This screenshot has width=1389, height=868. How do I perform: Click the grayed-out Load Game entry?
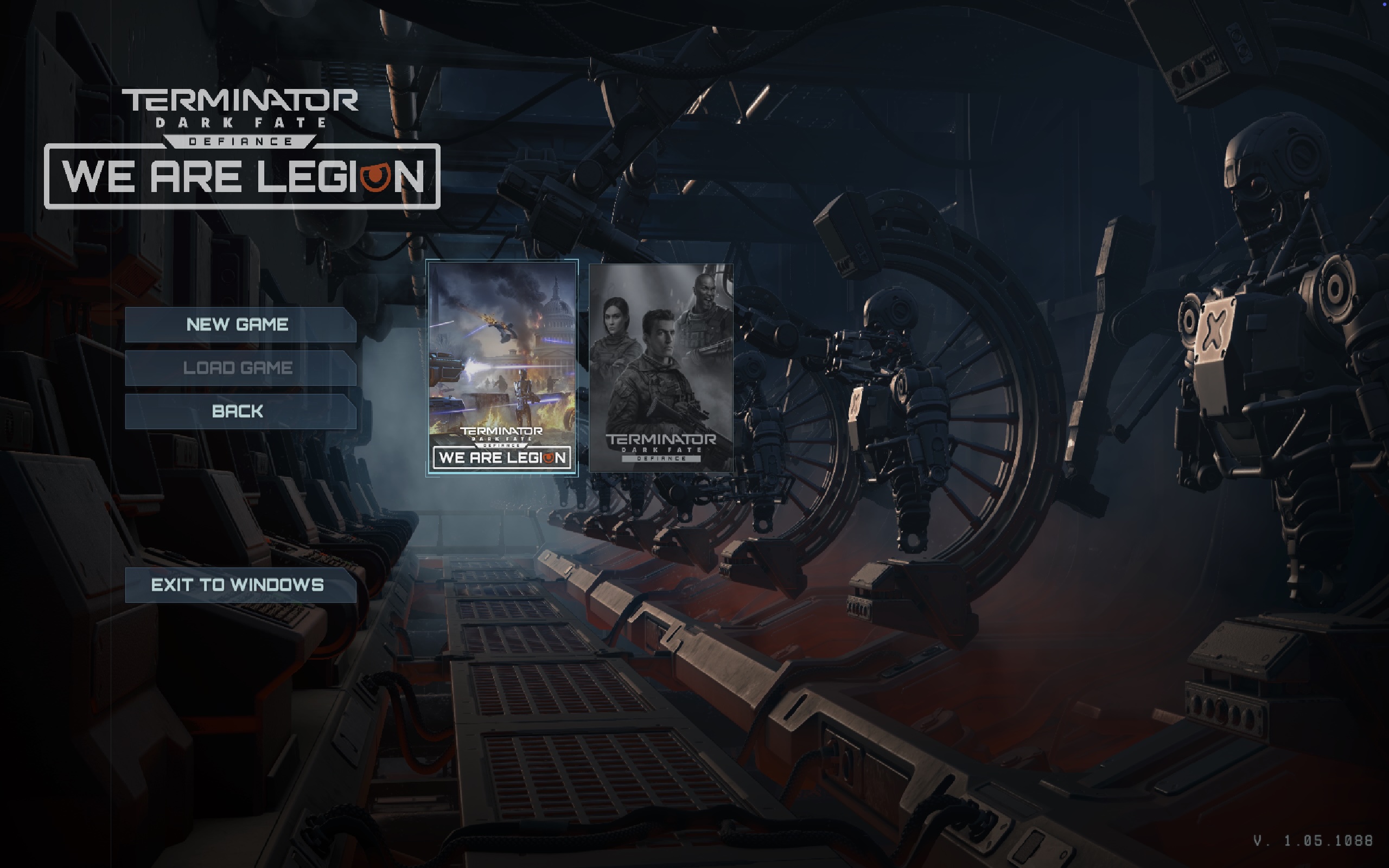pyautogui.click(x=239, y=367)
